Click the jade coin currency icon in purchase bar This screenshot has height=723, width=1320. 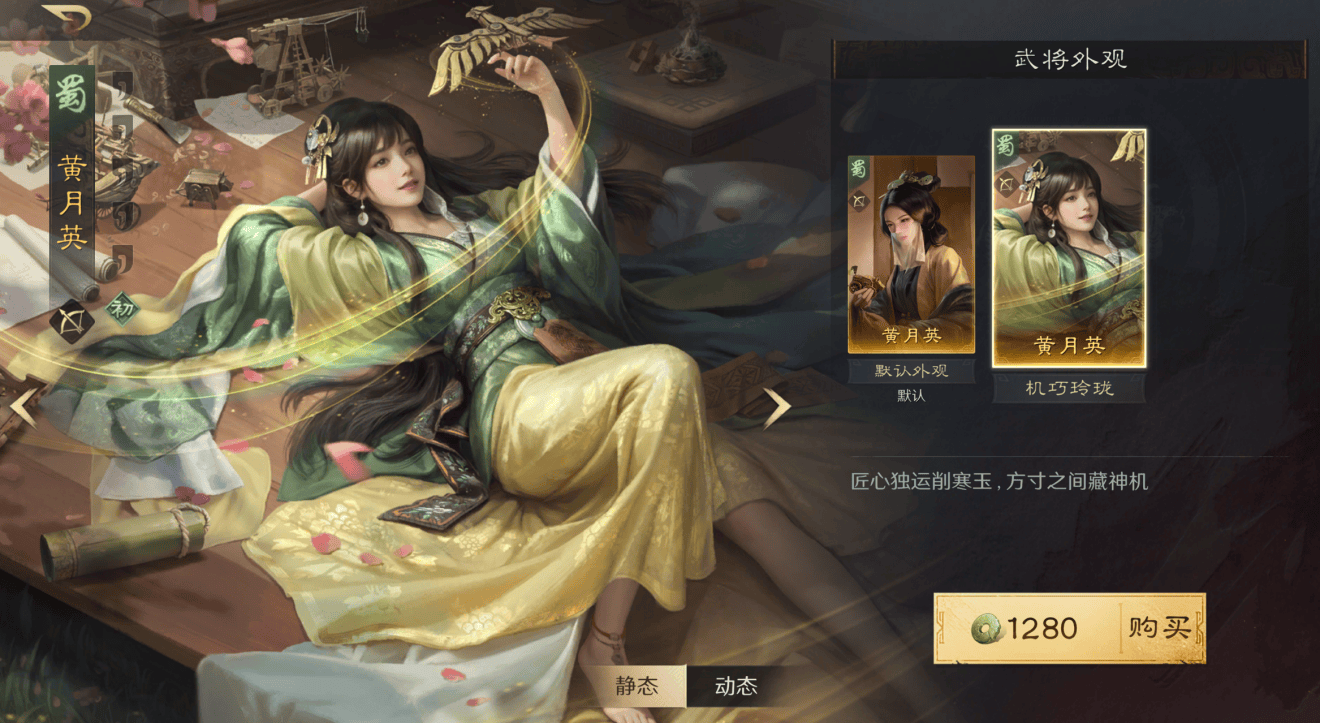coord(986,630)
